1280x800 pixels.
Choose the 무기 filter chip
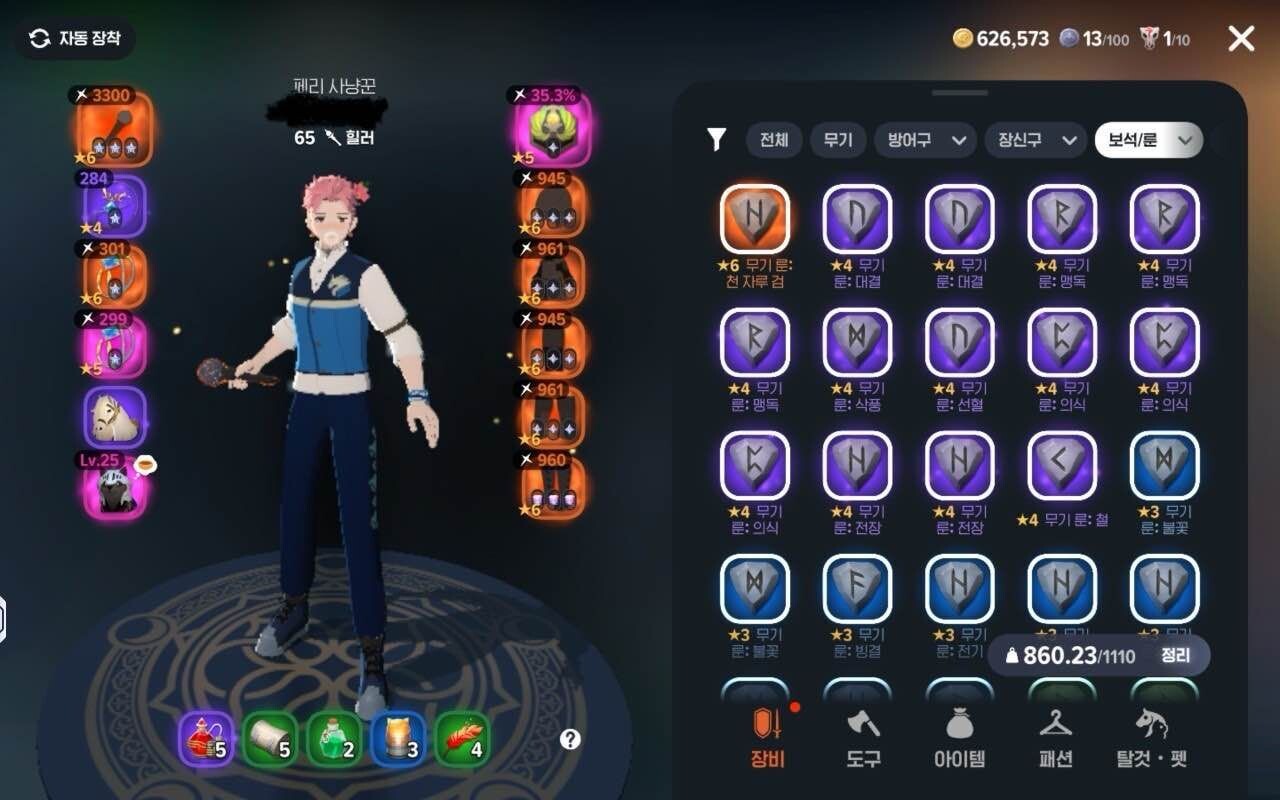click(x=837, y=141)
